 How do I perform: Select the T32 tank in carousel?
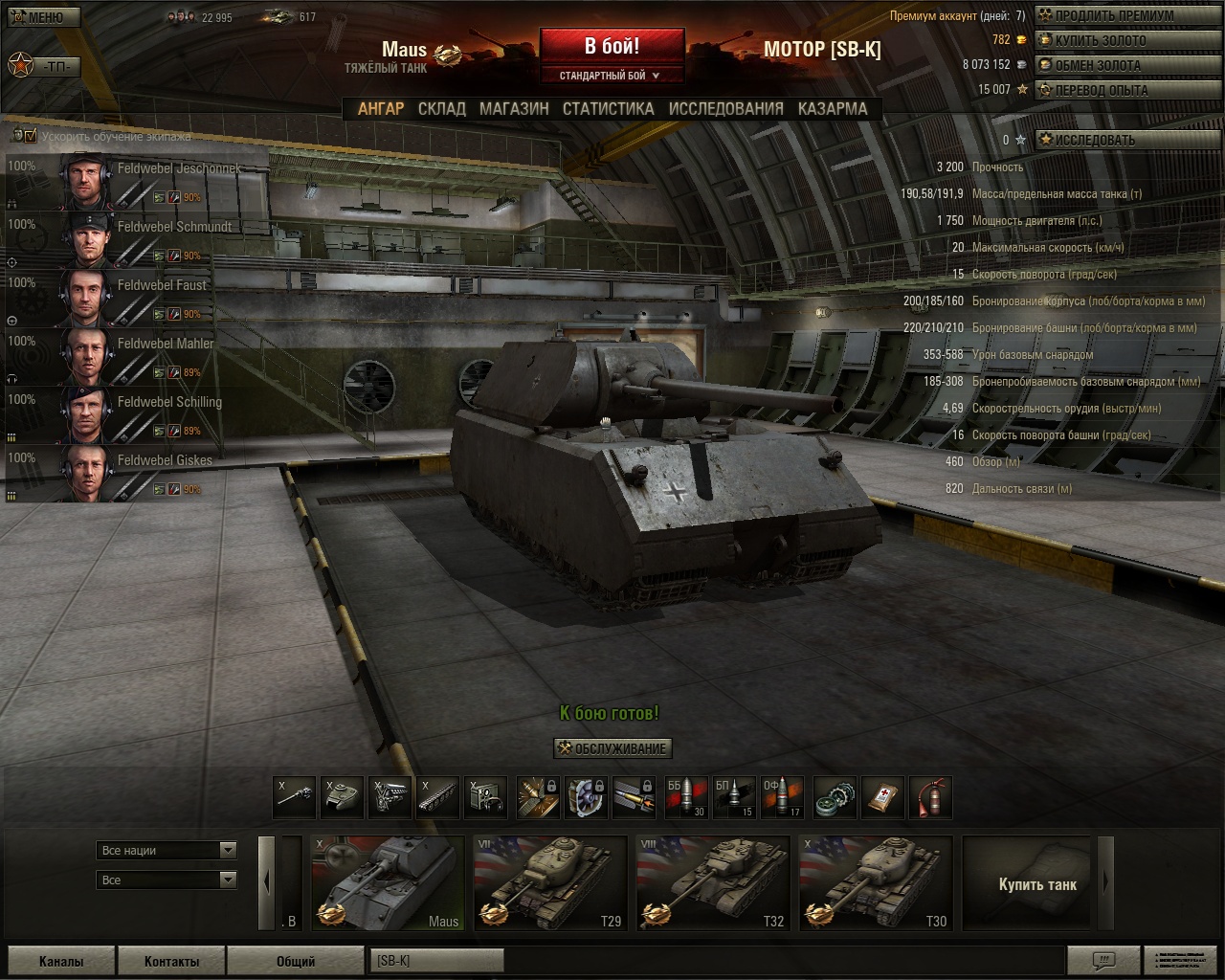[x=713, y=883]
